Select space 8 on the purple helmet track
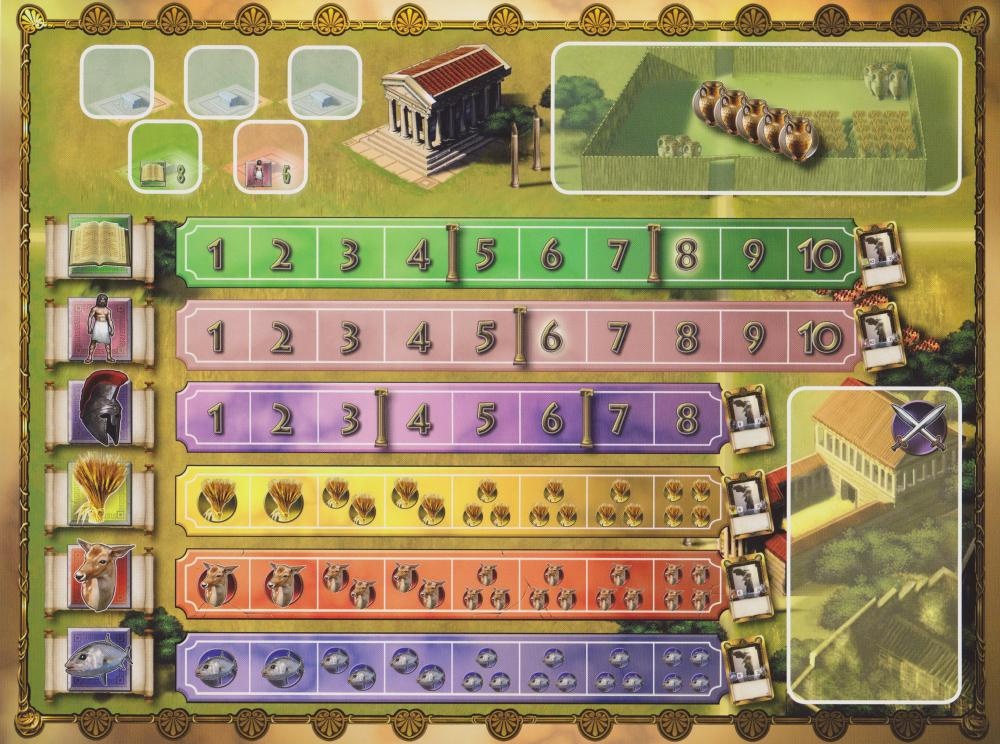This screenshot has width=1000, height=744. tap(686, 419)
